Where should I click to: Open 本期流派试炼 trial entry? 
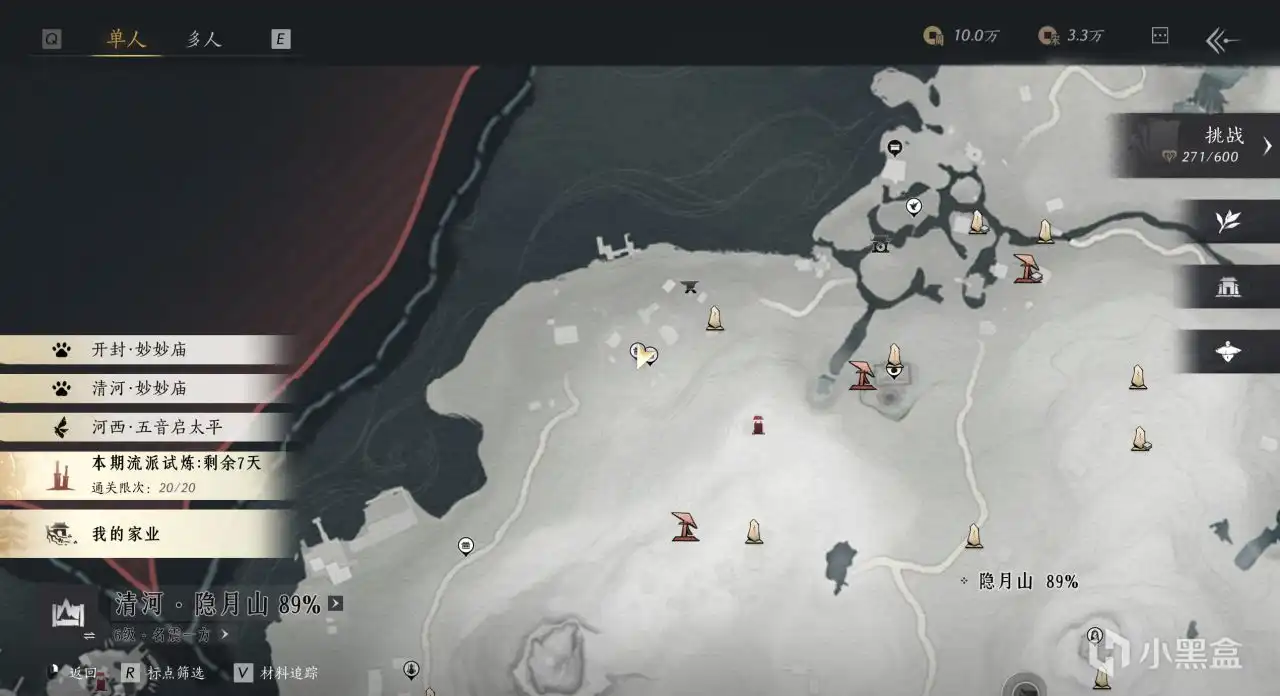tap(160, 473)
